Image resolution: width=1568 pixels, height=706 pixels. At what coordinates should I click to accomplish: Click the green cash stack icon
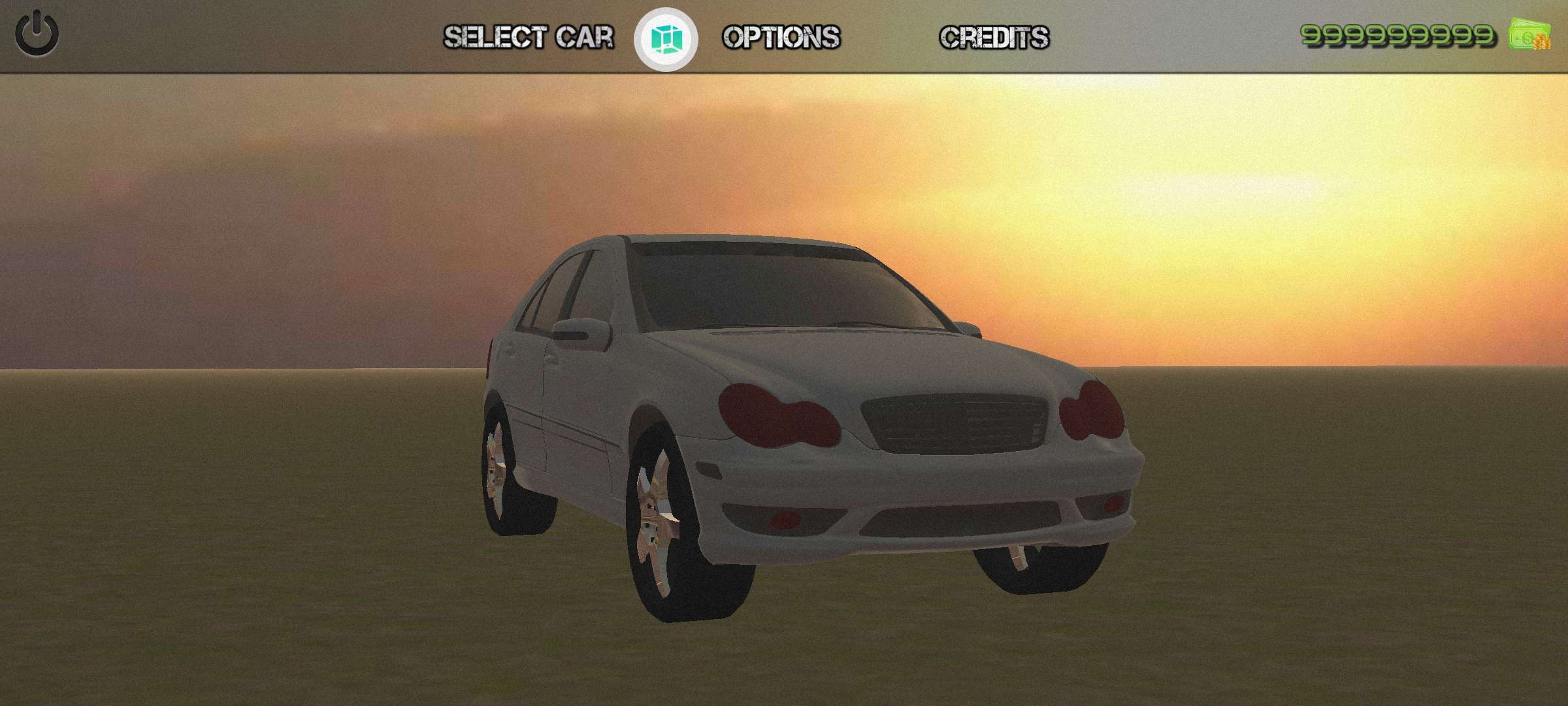click(1529, 35)
